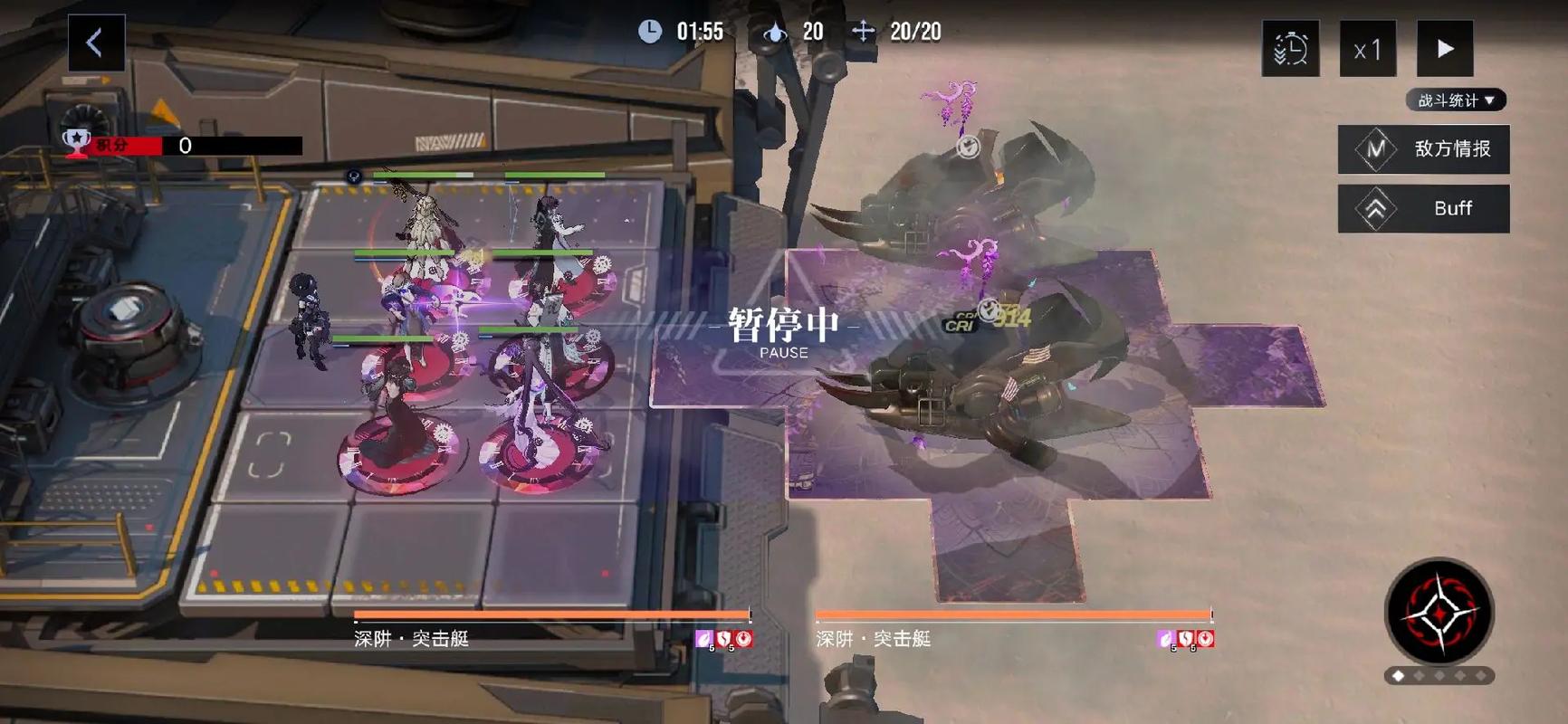Show the Buff list
The width and height of the screenshot is (1568, 724).
[x=1423, y=208]
